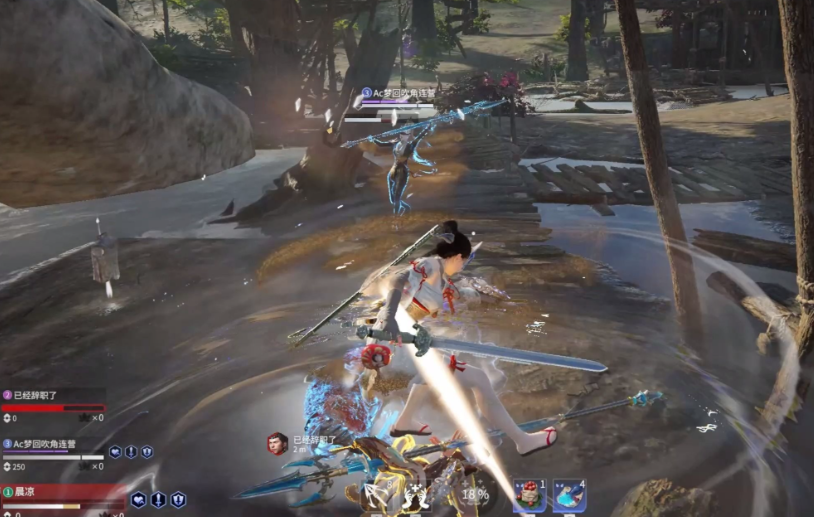Use the red berry pouch item

[x=527, y=495]
